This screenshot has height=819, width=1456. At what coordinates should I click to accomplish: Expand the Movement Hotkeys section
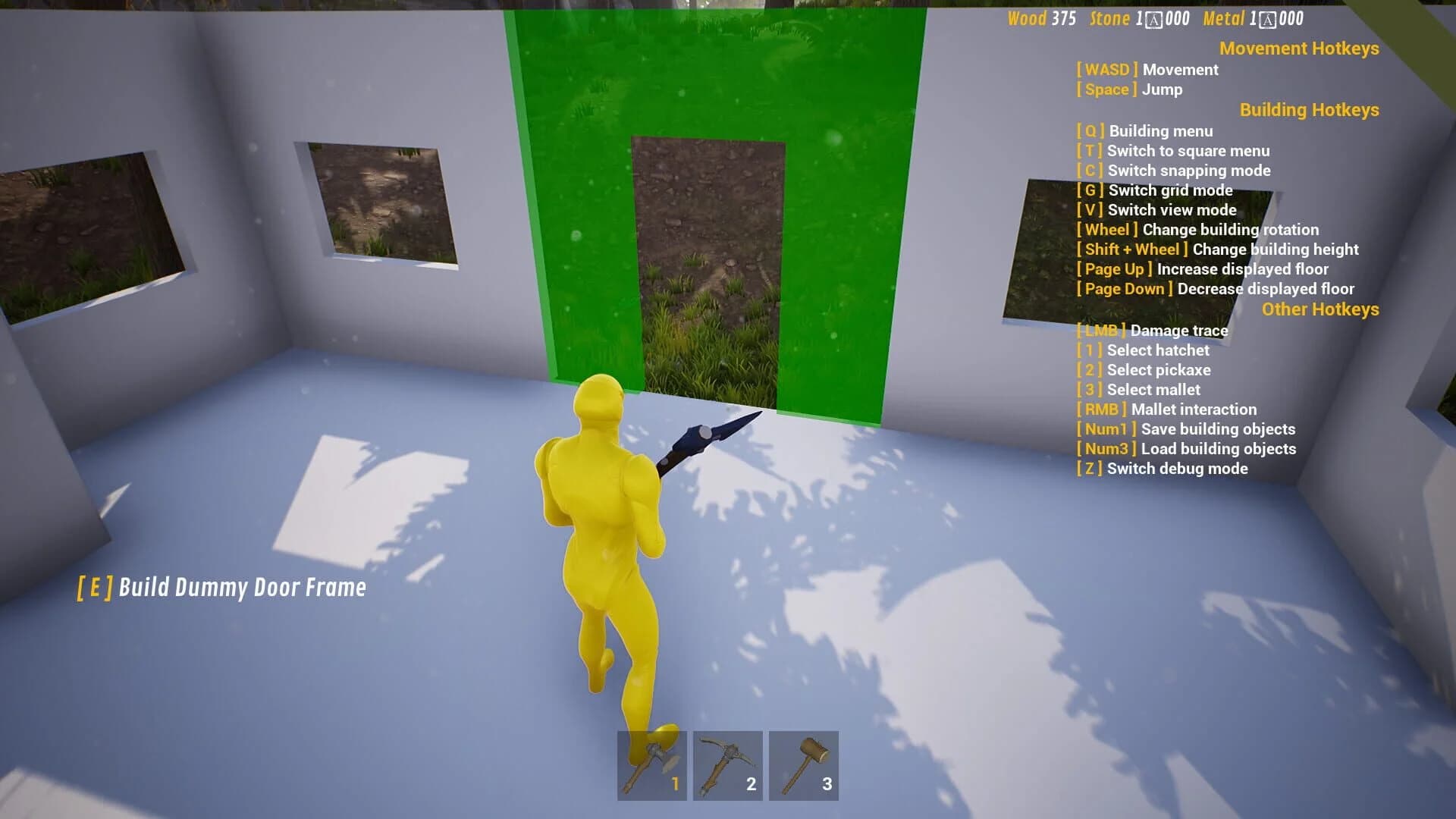pyautogui.click(x=1301, y=49)
